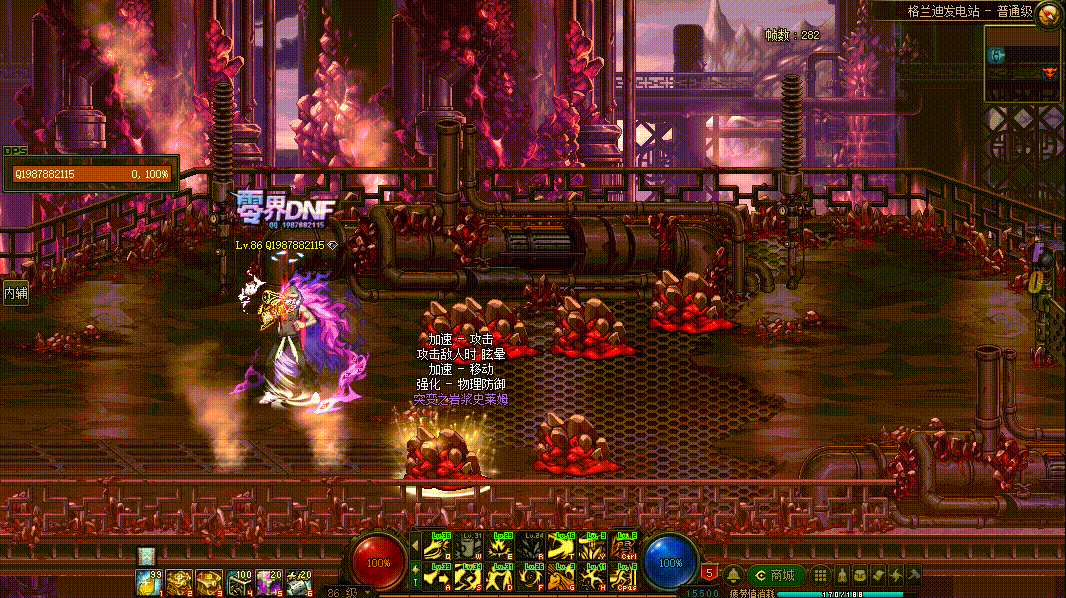Activate the Lv.29 skill on E
Viewport: 1066px width, 598px height.
coord(501,546)
